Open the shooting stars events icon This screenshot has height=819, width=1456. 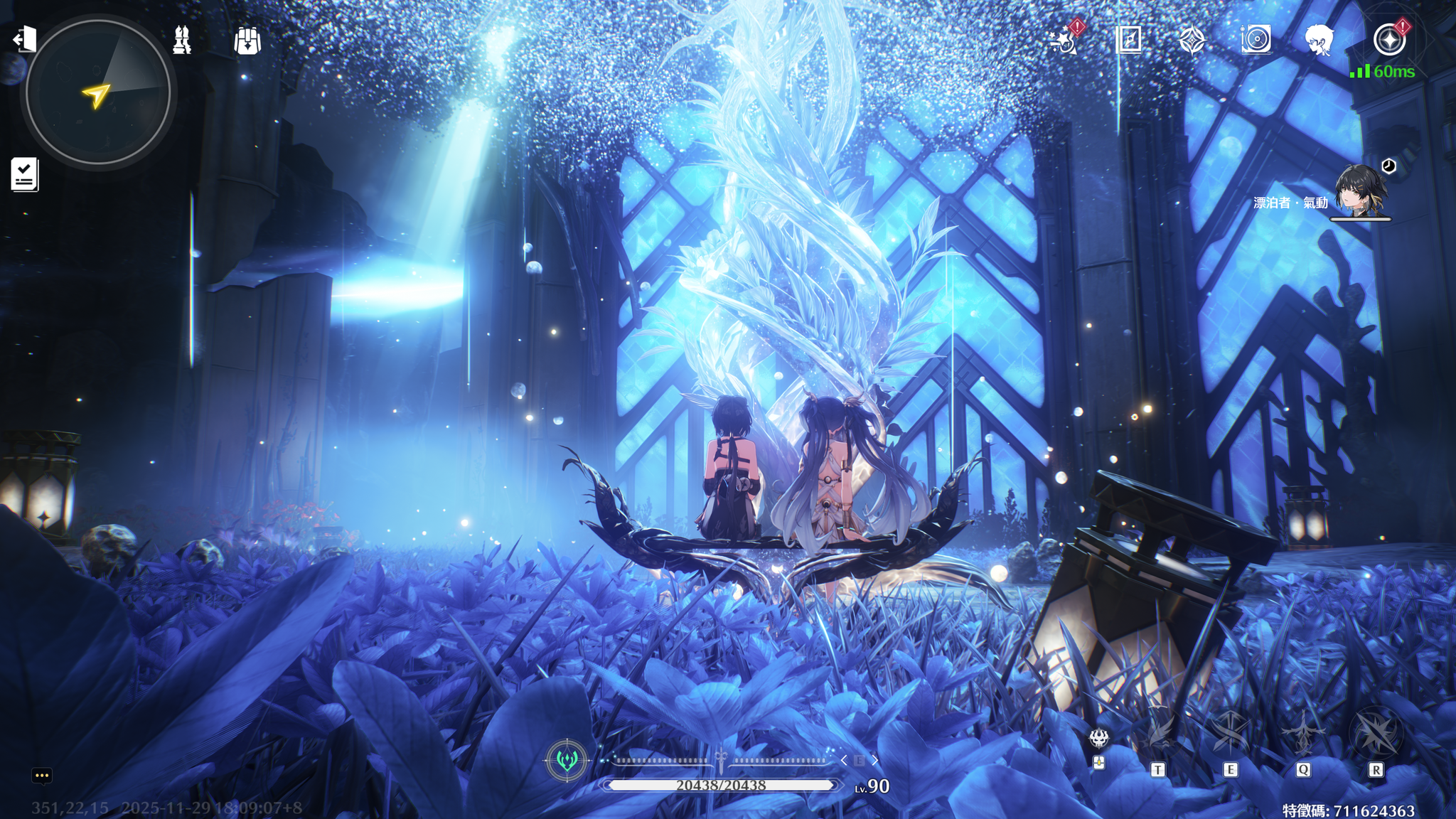(1064, 41)
